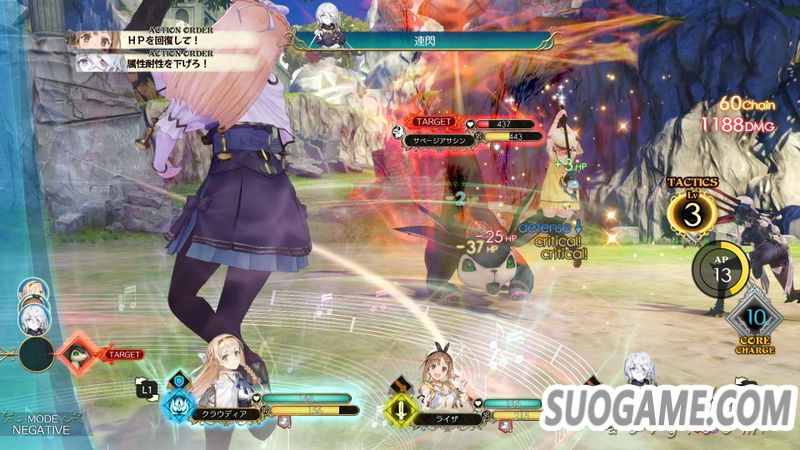Select the サベージアサシン target nameplate
800x450 pixels.
446,137
